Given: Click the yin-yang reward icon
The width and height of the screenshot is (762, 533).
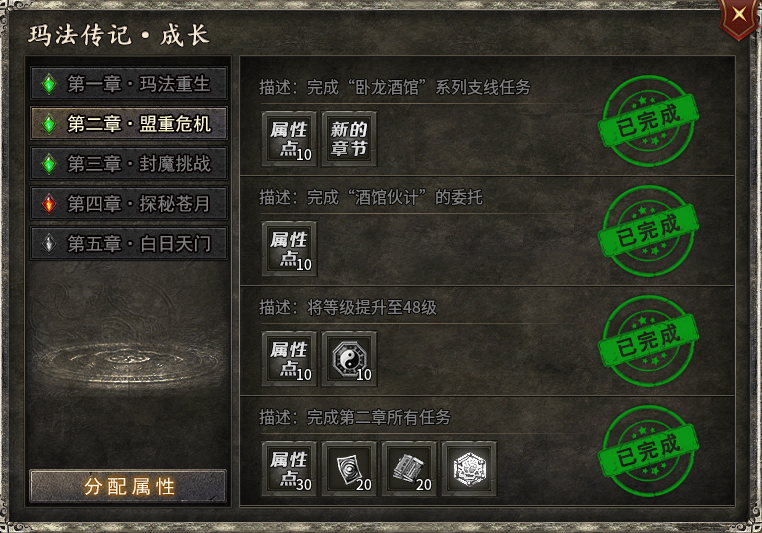Looking at the screenshot, I should [x=350, y=359].
